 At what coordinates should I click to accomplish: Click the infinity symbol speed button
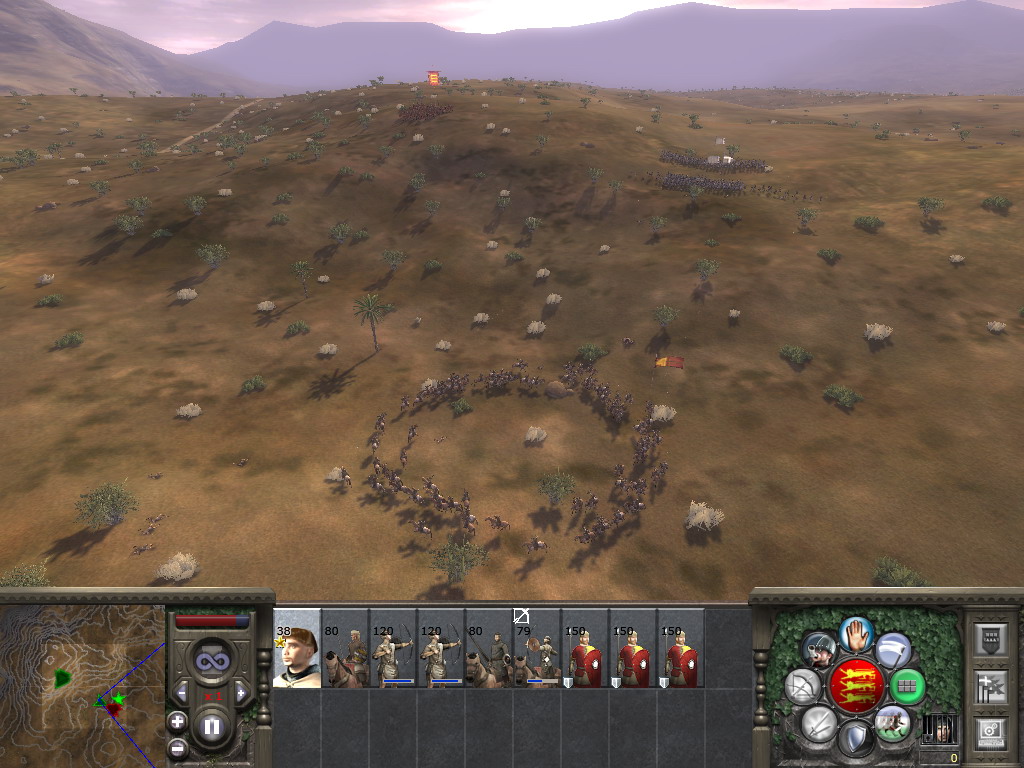tap(211, 661)
